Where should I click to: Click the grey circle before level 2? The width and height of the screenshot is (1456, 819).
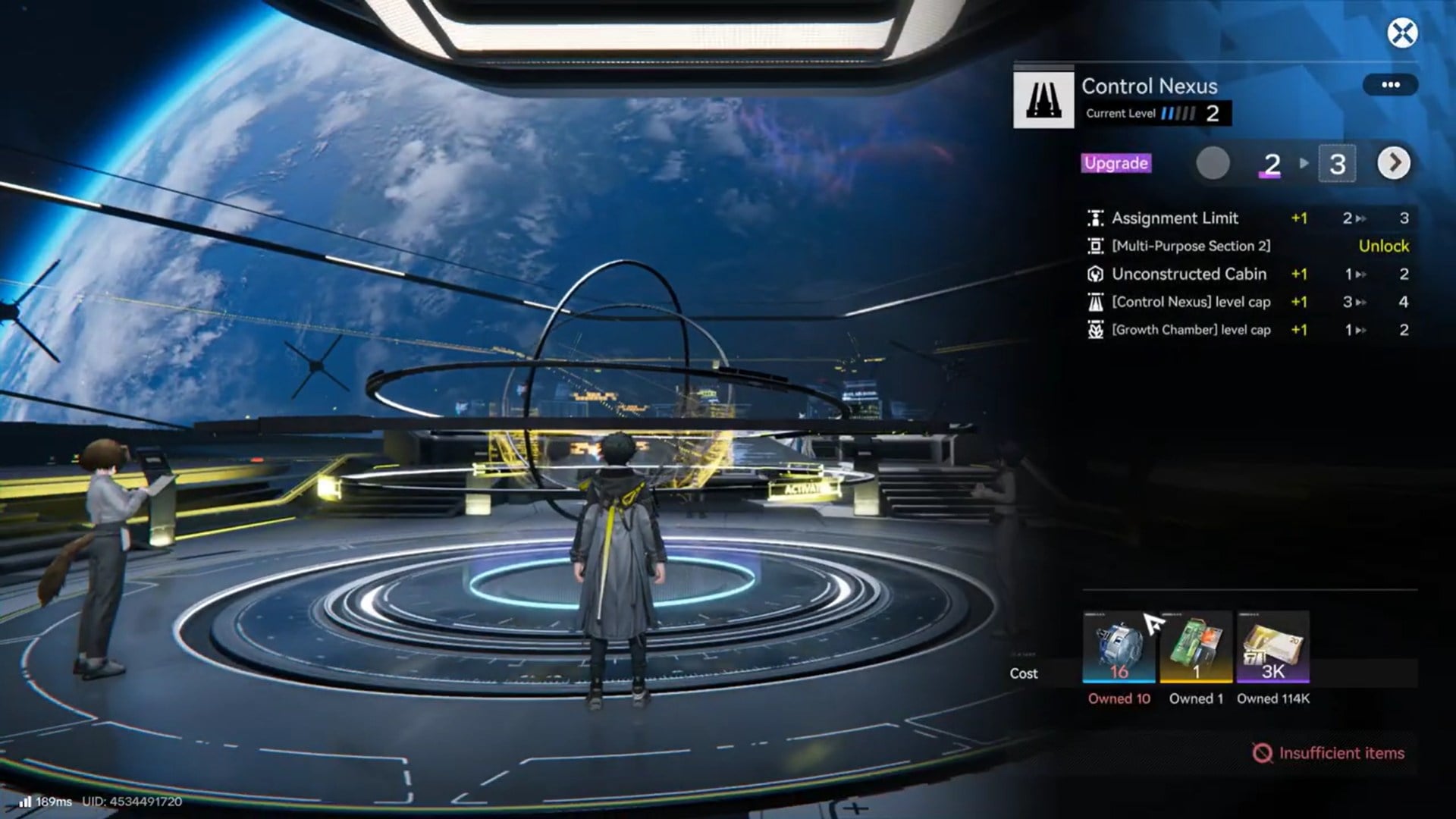point(1213,164)
